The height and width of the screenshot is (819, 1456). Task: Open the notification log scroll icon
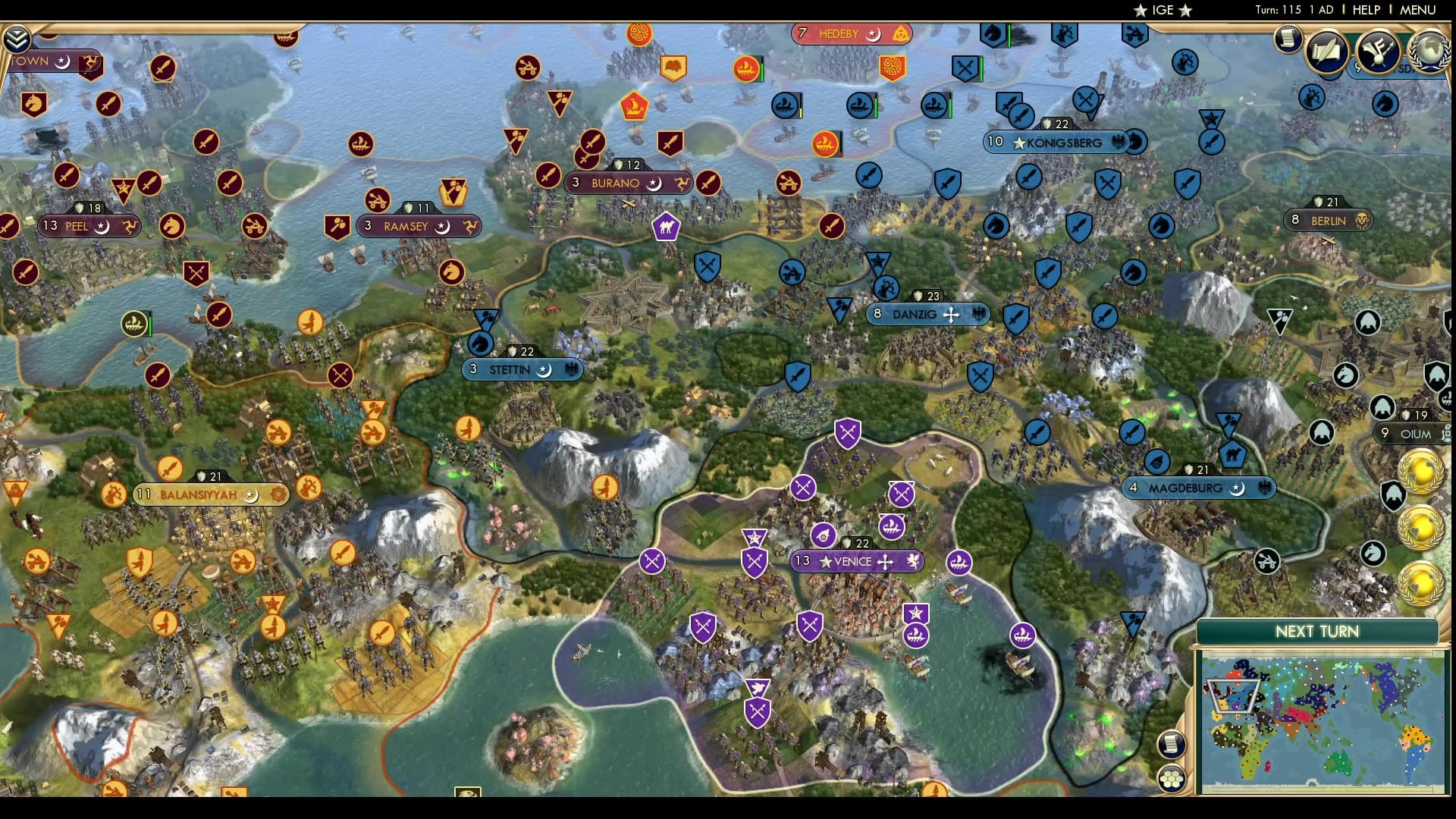coord(1287,40)
